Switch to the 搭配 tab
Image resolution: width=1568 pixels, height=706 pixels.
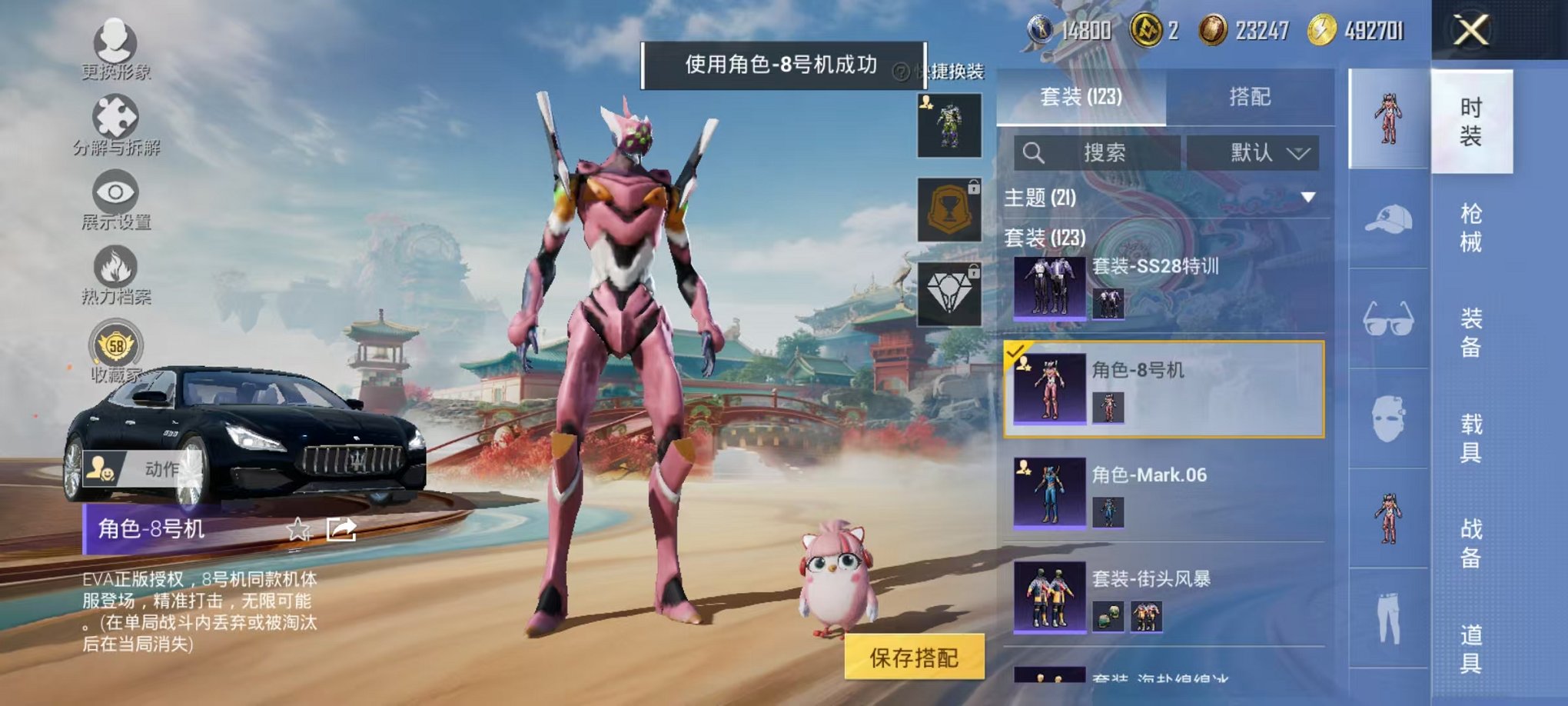tap(1248, 97)
